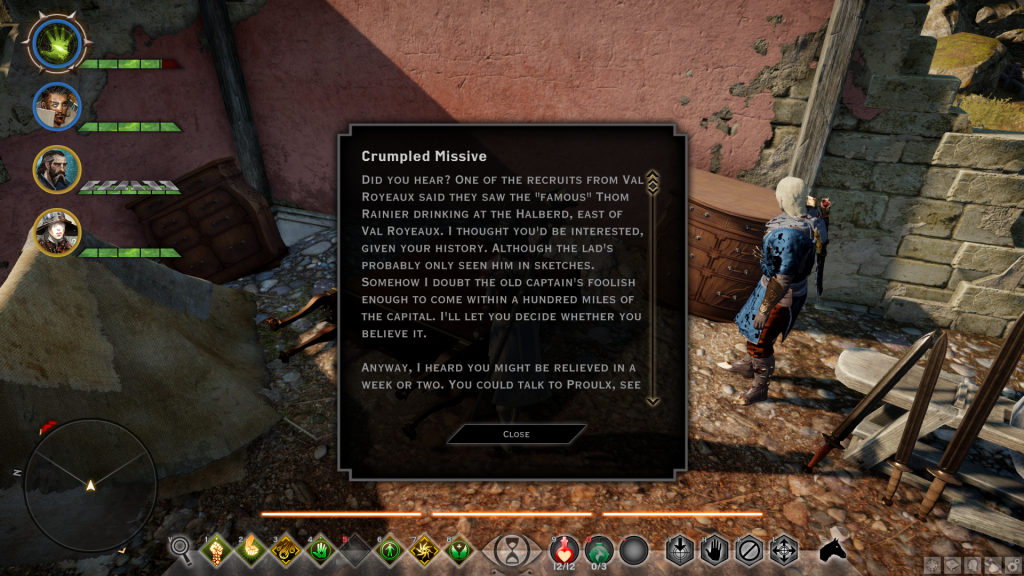1024x576 pixels.
Task: Click the circle-slash disengage command
Action: point(748,550)
